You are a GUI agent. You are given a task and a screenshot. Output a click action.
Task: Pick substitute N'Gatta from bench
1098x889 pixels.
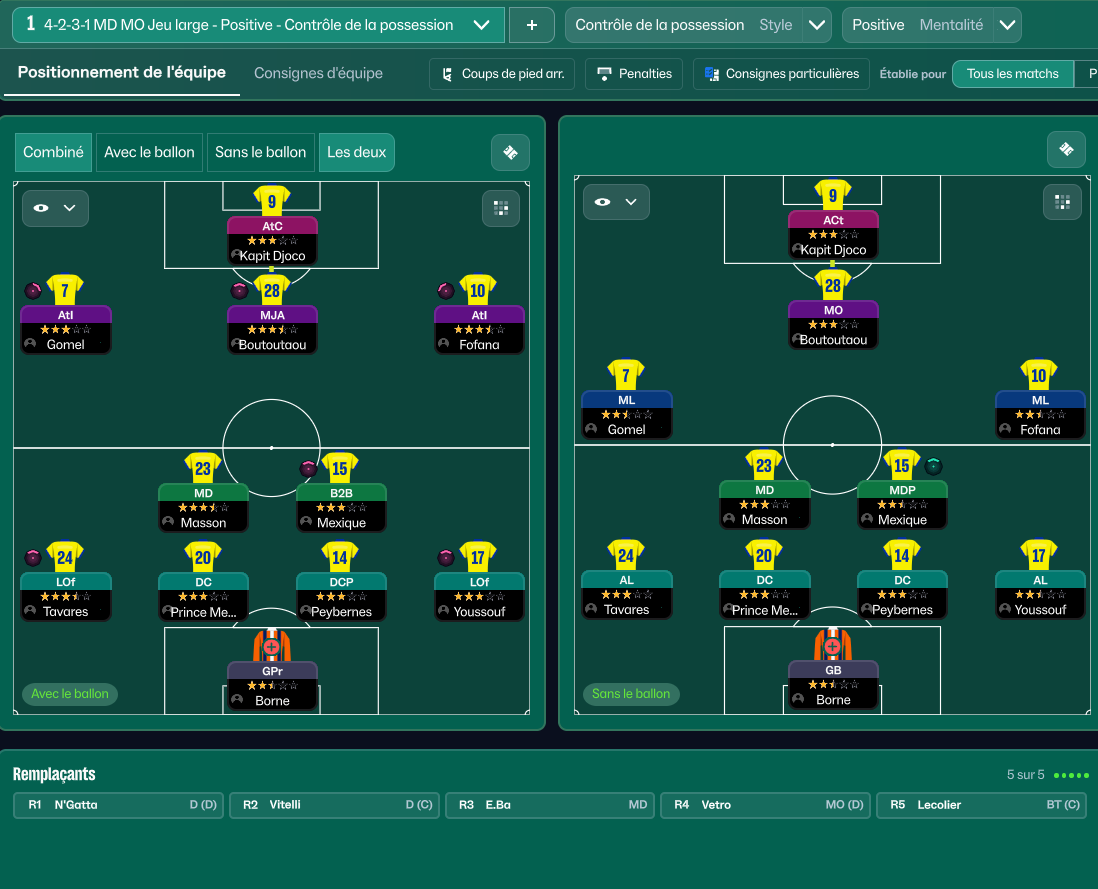point(120,805)
